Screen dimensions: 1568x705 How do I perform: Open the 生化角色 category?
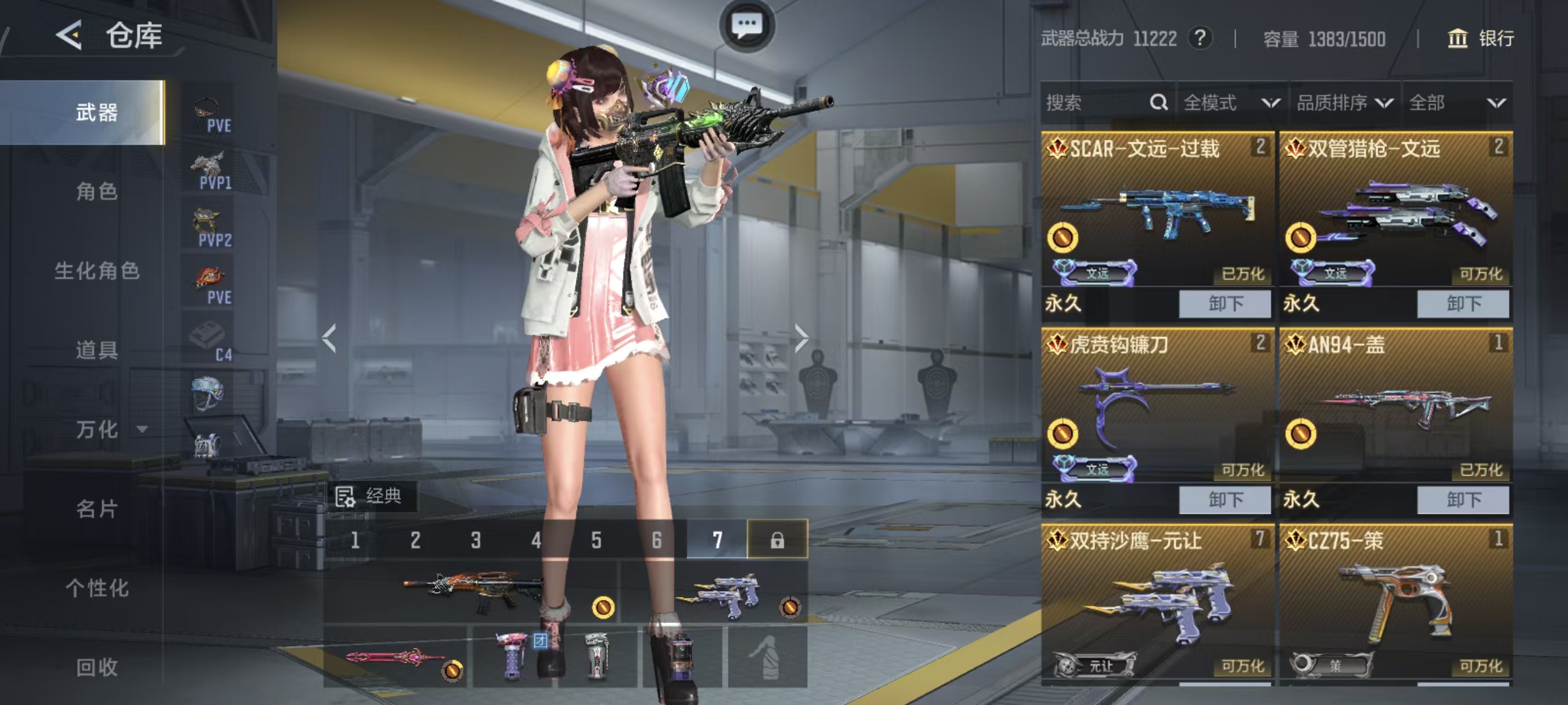(96, 270)
